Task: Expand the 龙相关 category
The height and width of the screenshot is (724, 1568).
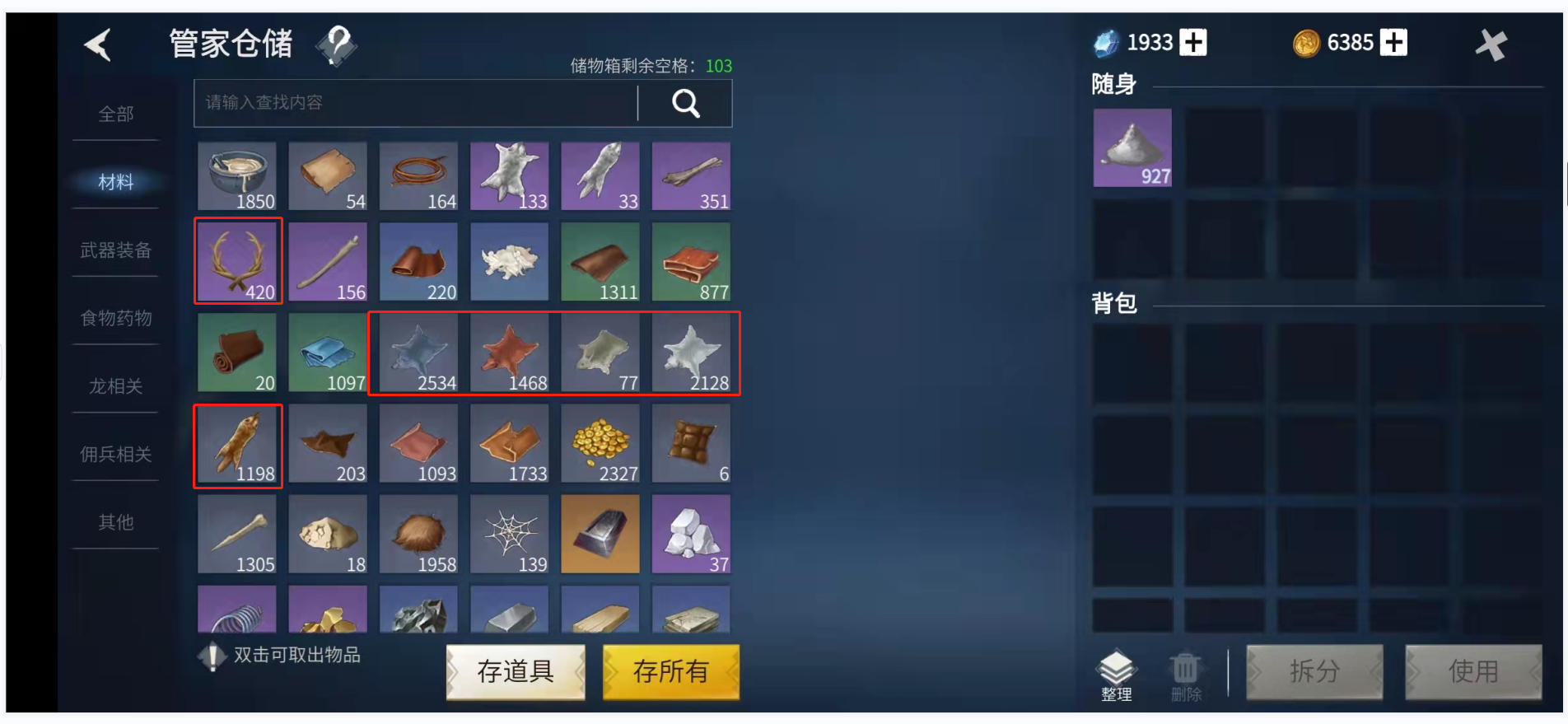Action: (115, 385)
